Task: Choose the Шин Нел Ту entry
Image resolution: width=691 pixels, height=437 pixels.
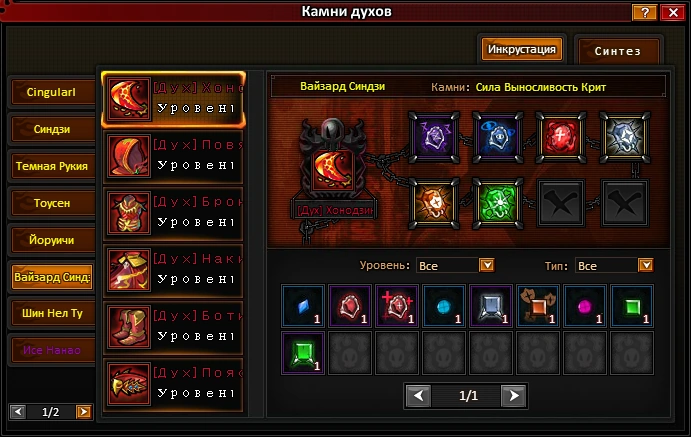Action: (53, 313)
